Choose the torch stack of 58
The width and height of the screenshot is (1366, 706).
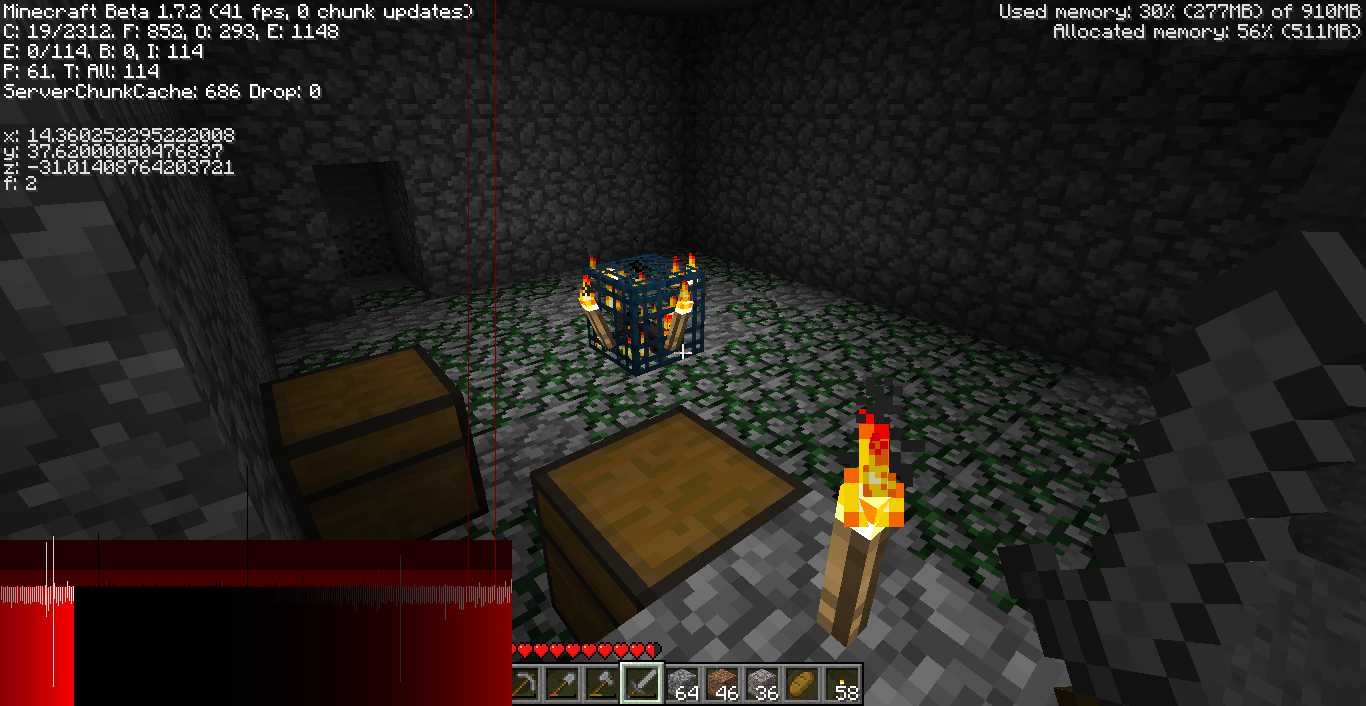click(842, 684)
